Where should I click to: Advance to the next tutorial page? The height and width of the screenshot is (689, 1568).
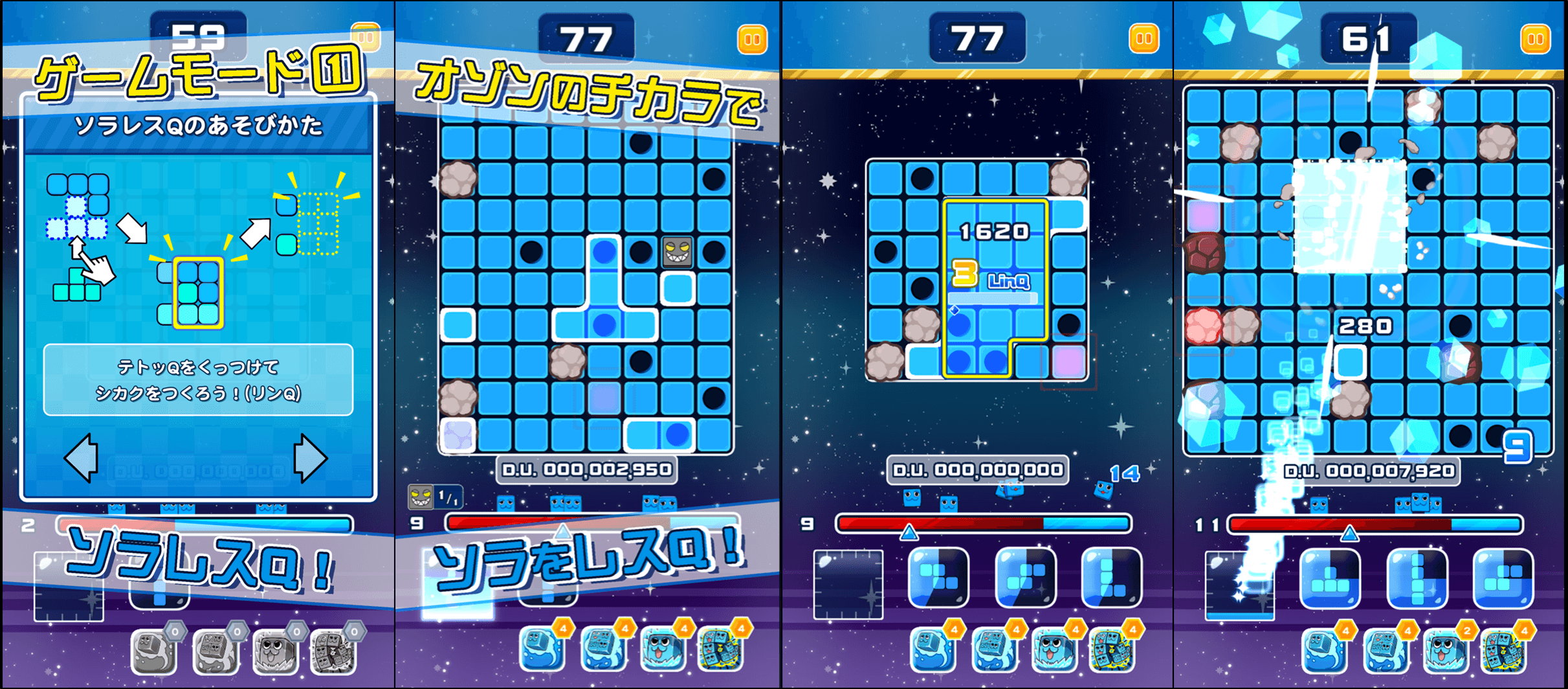click(310, 458)
